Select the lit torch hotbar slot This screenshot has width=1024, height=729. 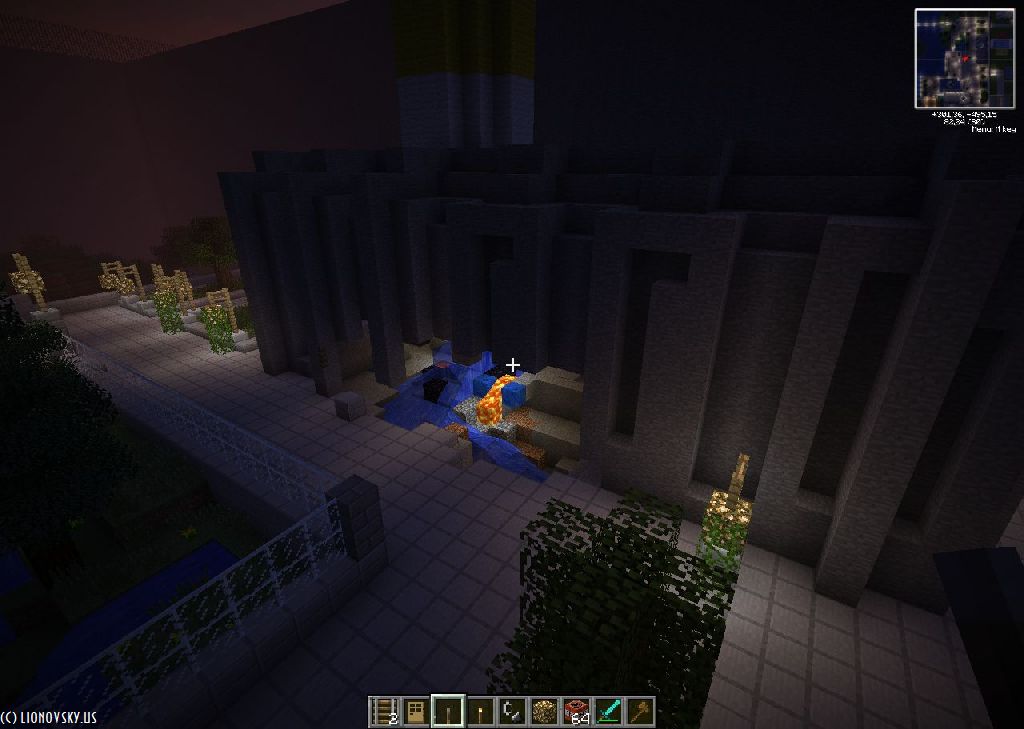click(480, 712)
